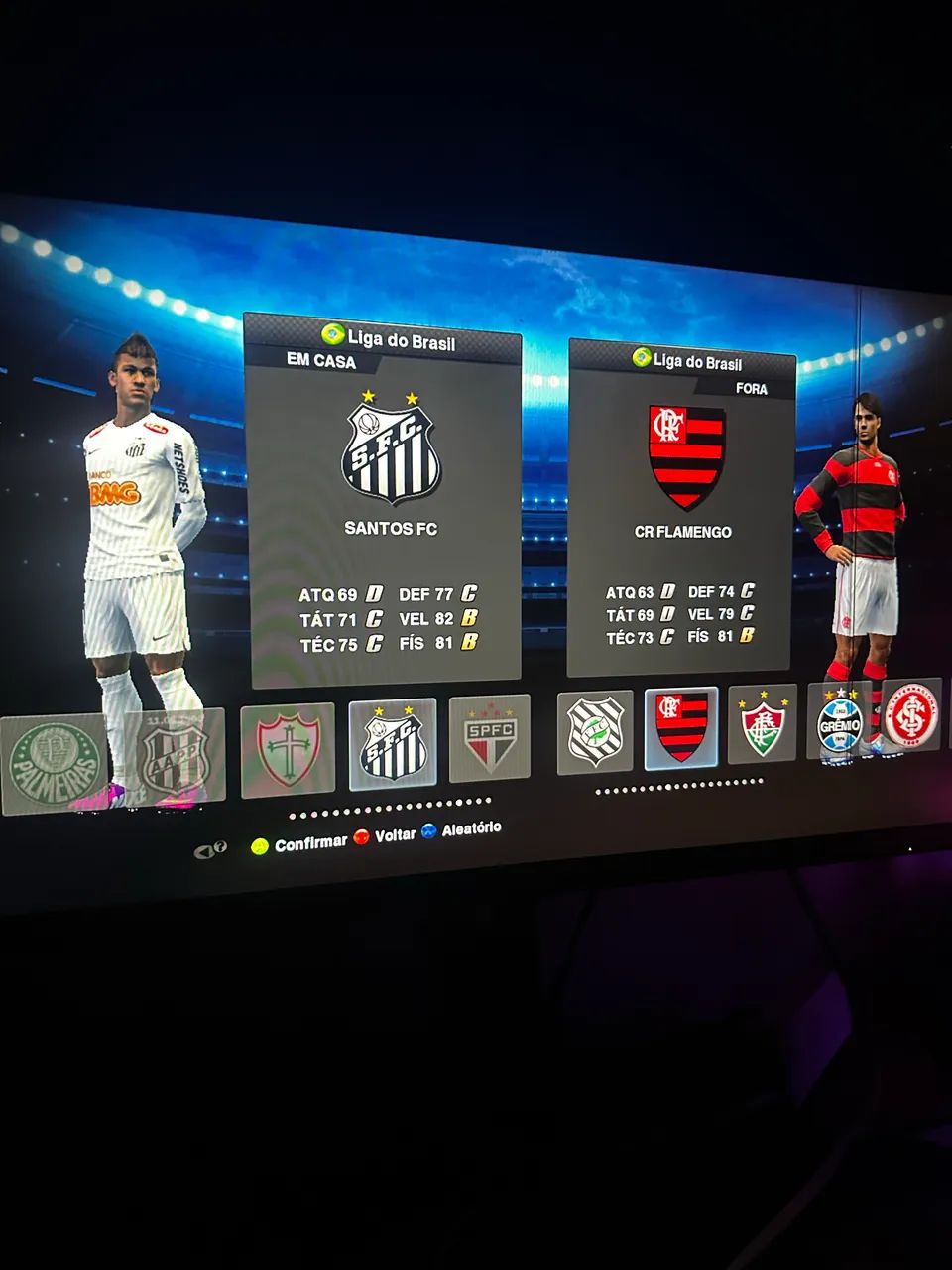
Task: Click the large Santos FC crest in the home panel
Action: tap(391, 452)
